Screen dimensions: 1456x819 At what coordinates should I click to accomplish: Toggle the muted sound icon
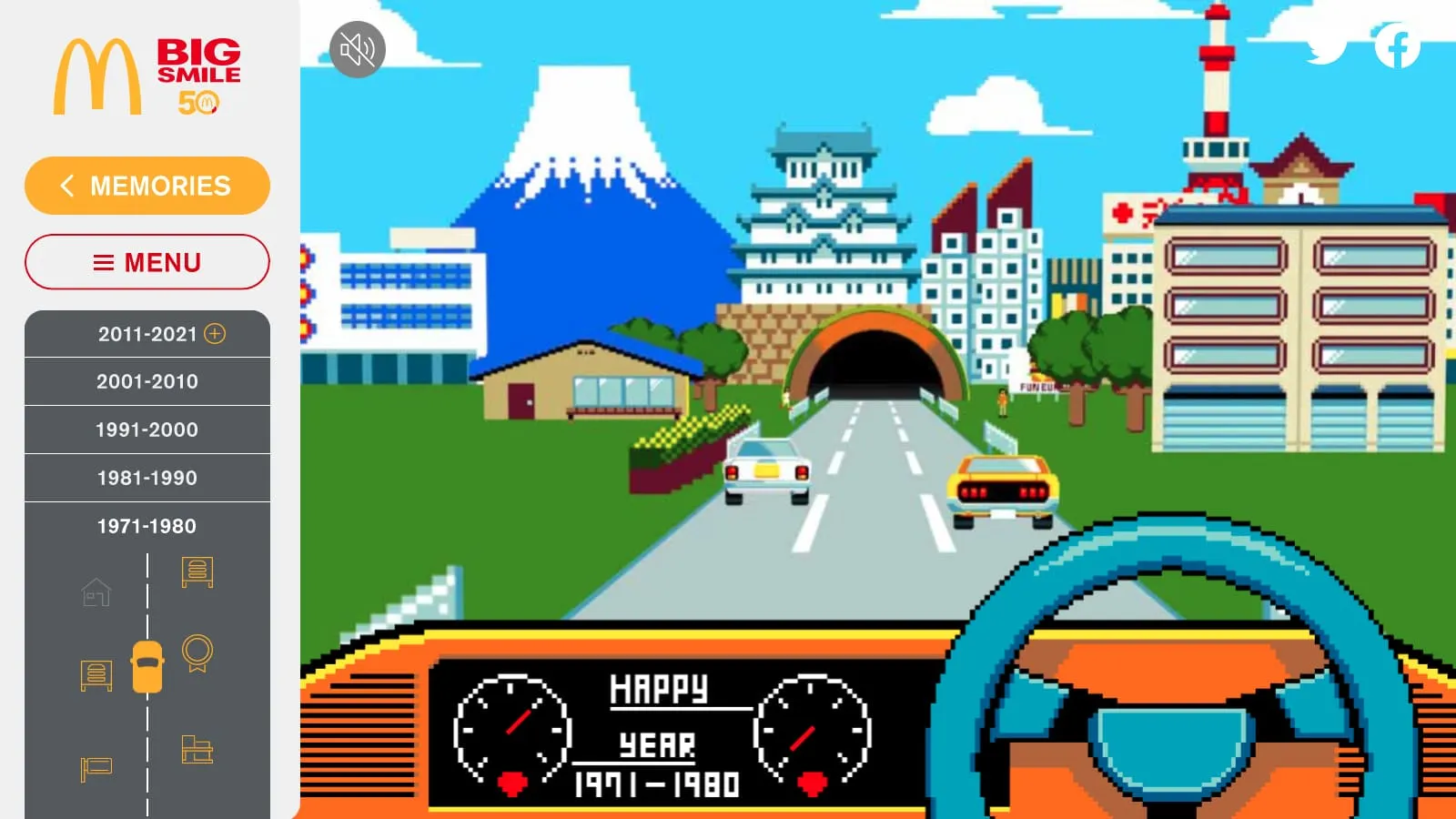click(358, 49)
